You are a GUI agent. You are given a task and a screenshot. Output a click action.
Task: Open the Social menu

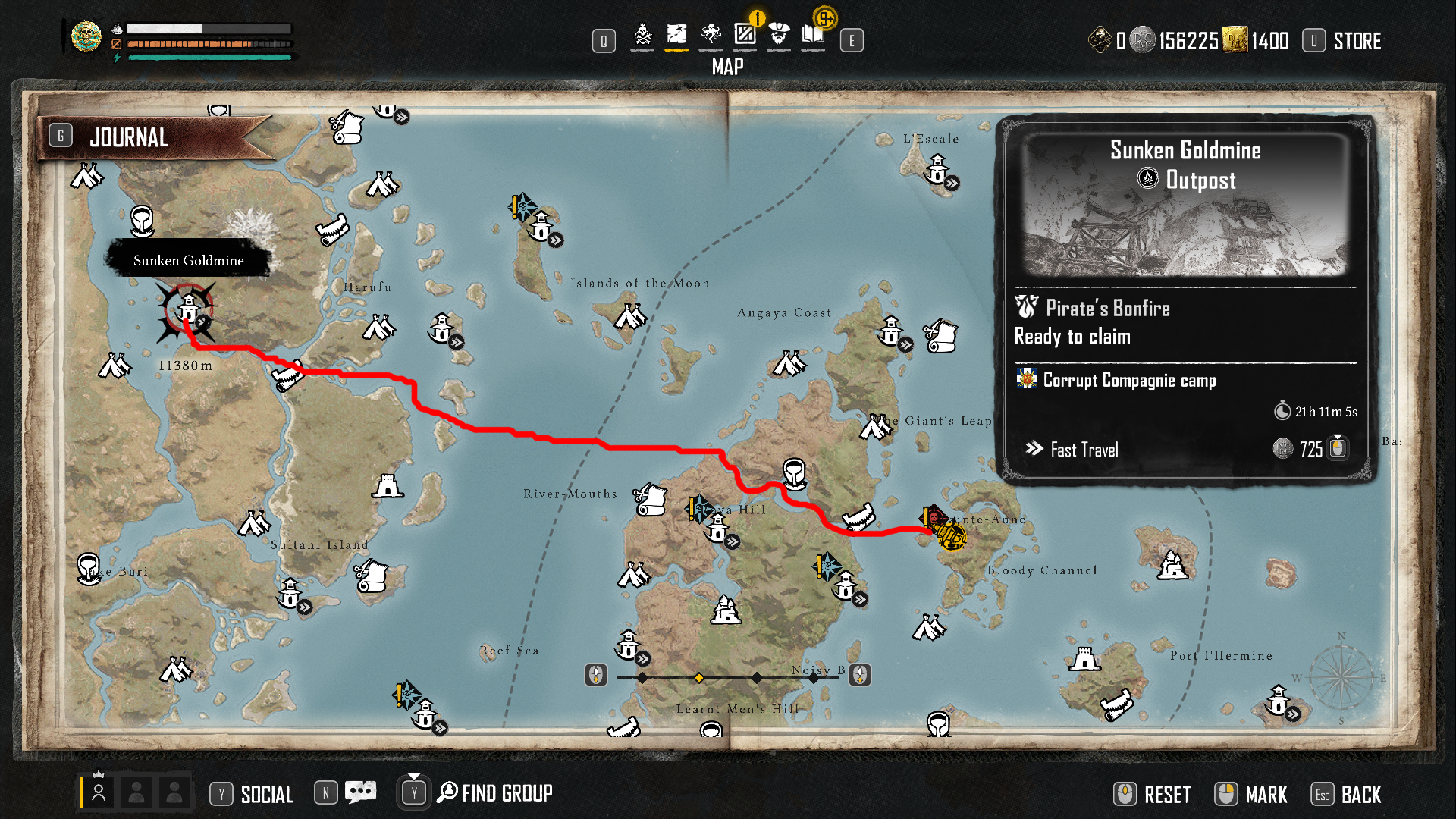tap(266, 794)
